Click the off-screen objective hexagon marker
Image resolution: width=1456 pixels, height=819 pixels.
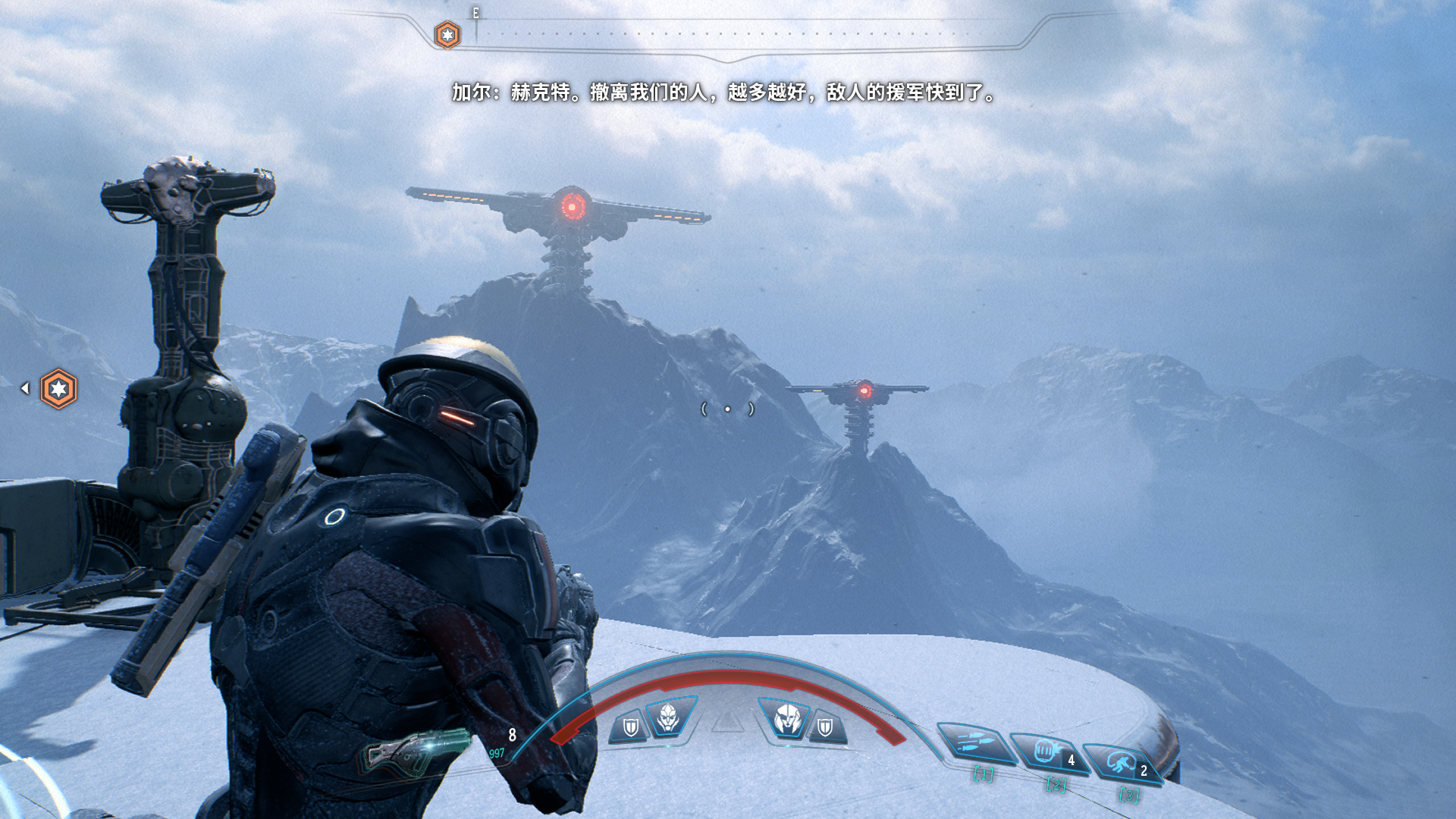pos(58,389)
